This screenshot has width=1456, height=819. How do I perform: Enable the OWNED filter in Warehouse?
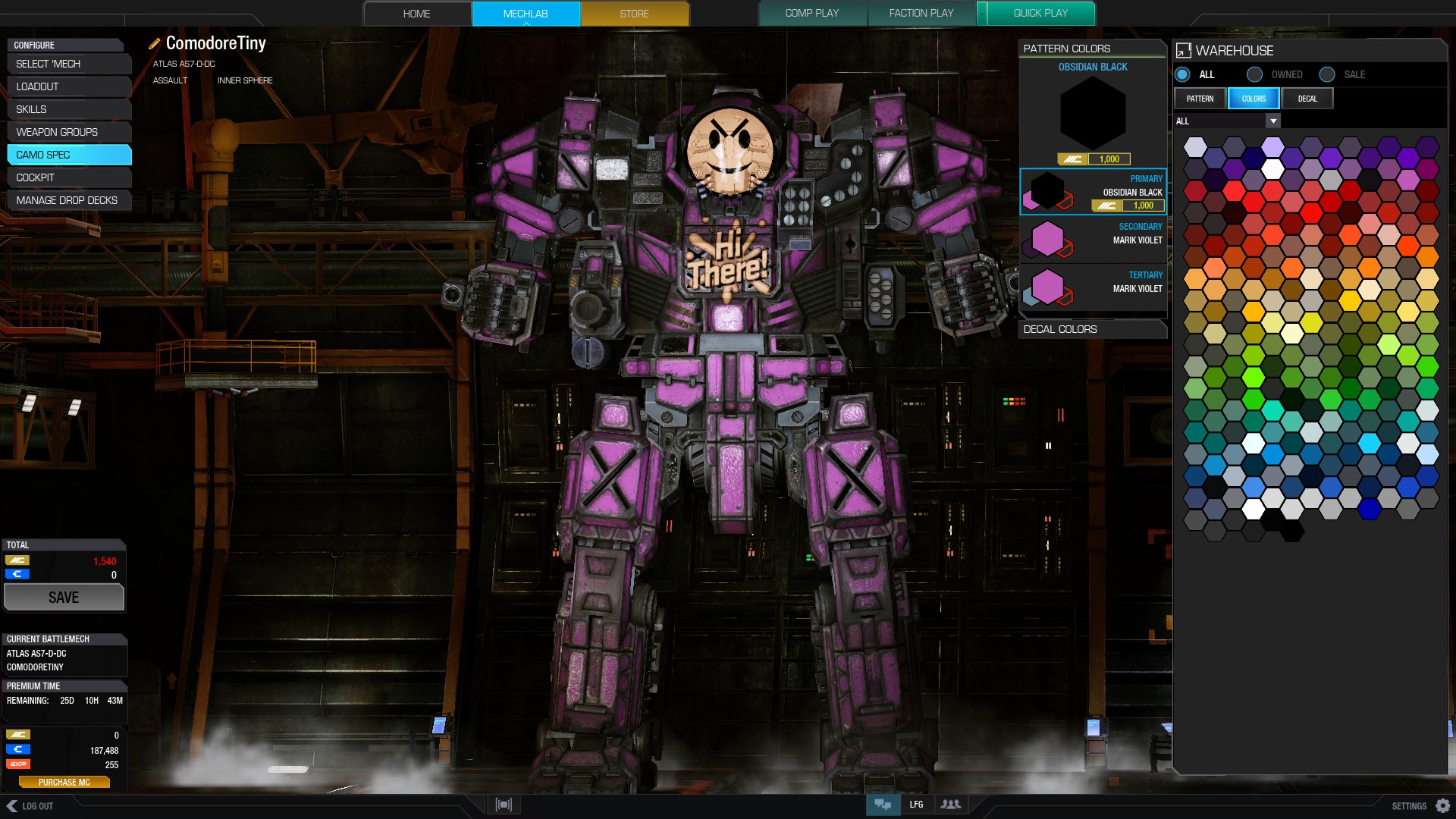(x=1255, y=74)
